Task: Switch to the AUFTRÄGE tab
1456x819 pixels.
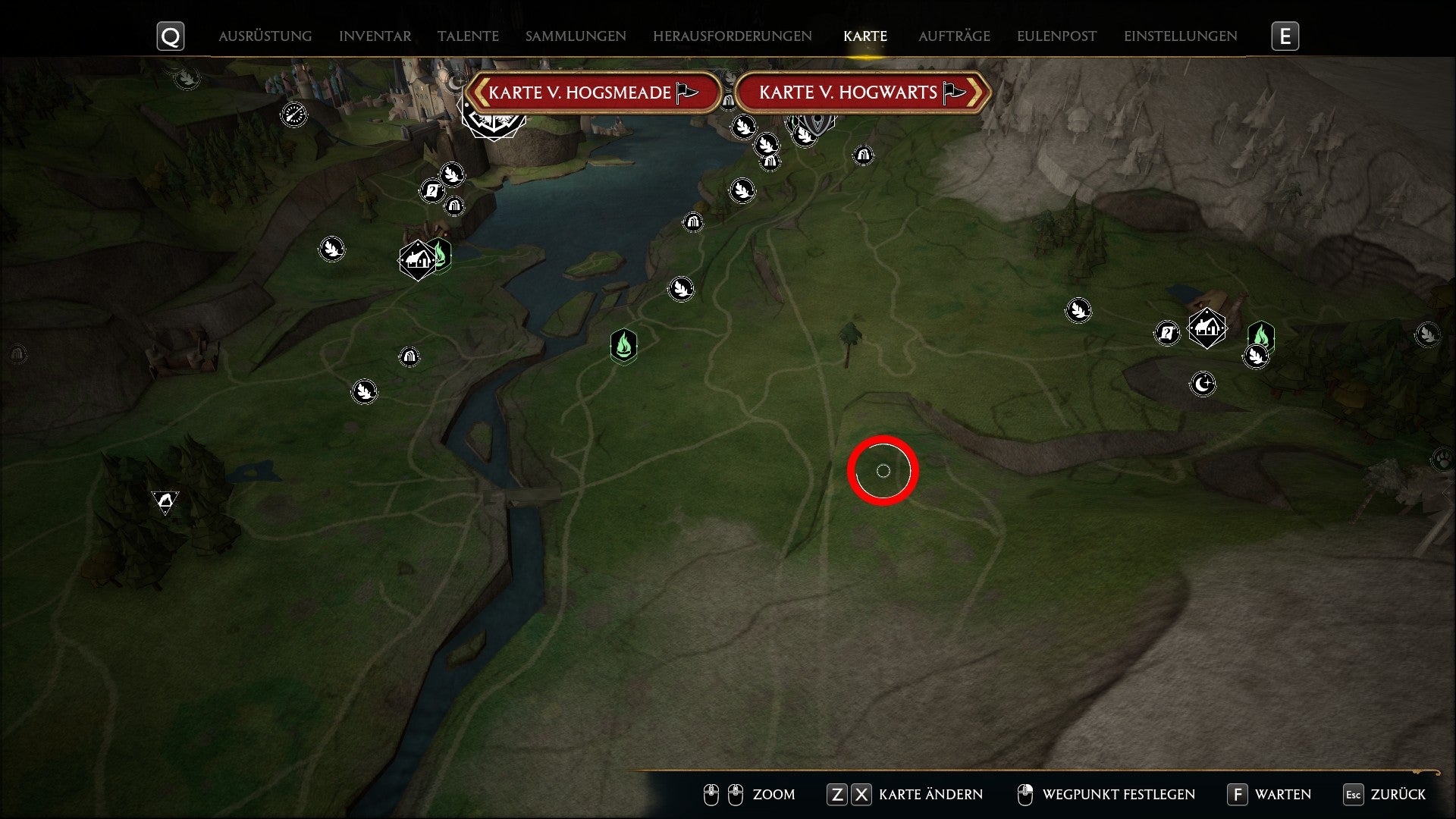Action: pyautogui.click(x=955, y=35)
